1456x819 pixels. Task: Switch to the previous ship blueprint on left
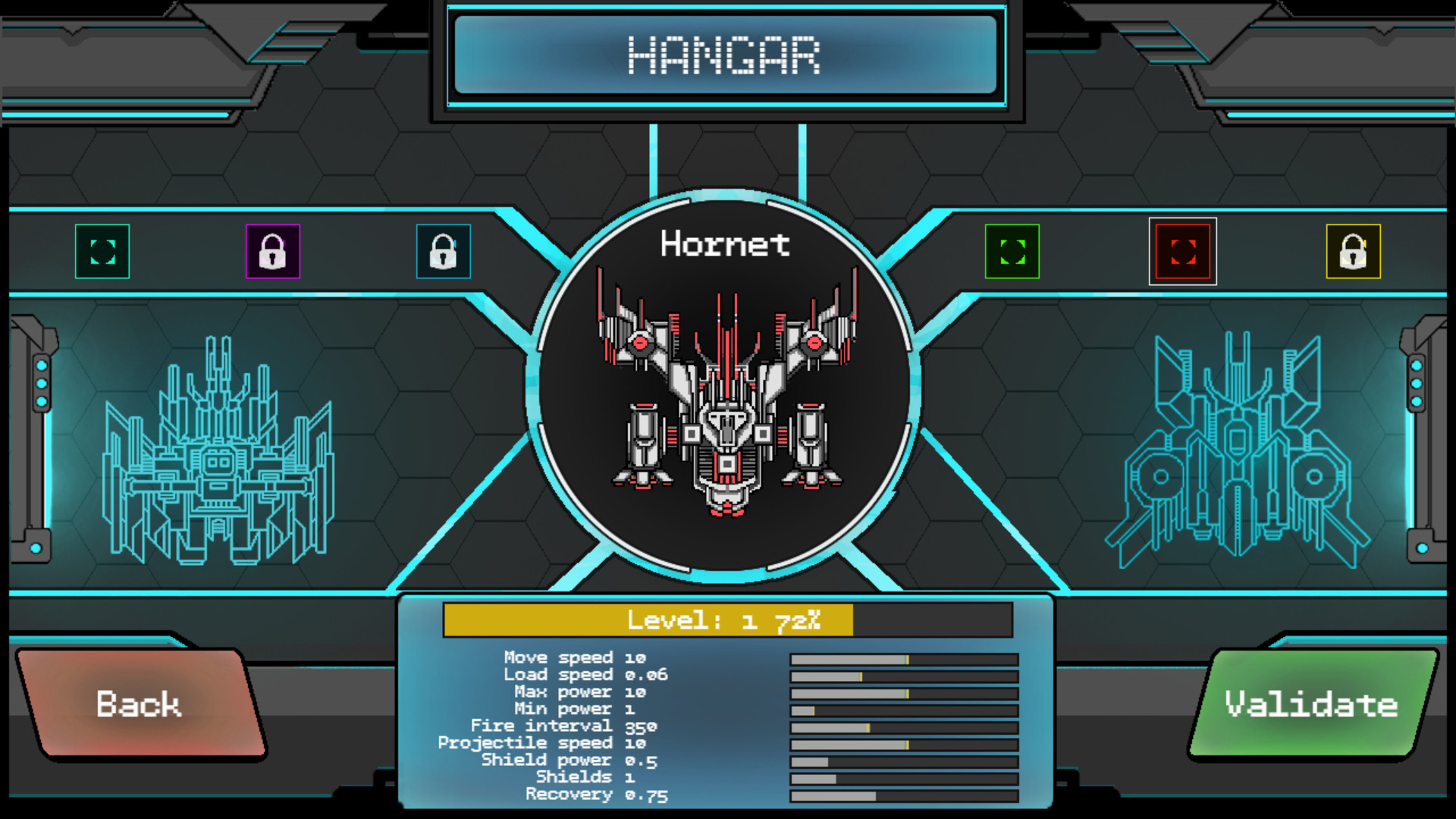tap(218, 451)
